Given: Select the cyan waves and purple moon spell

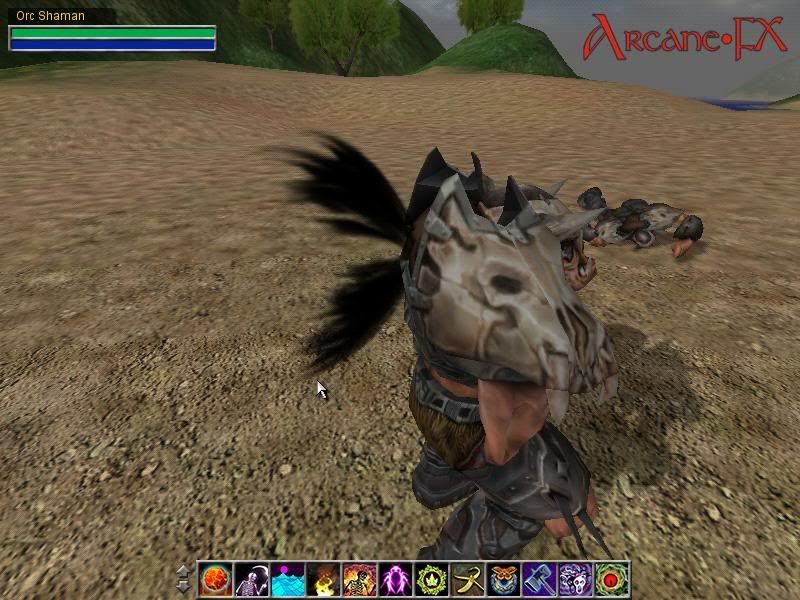Looking at the screenshot, I should point(287,579).
